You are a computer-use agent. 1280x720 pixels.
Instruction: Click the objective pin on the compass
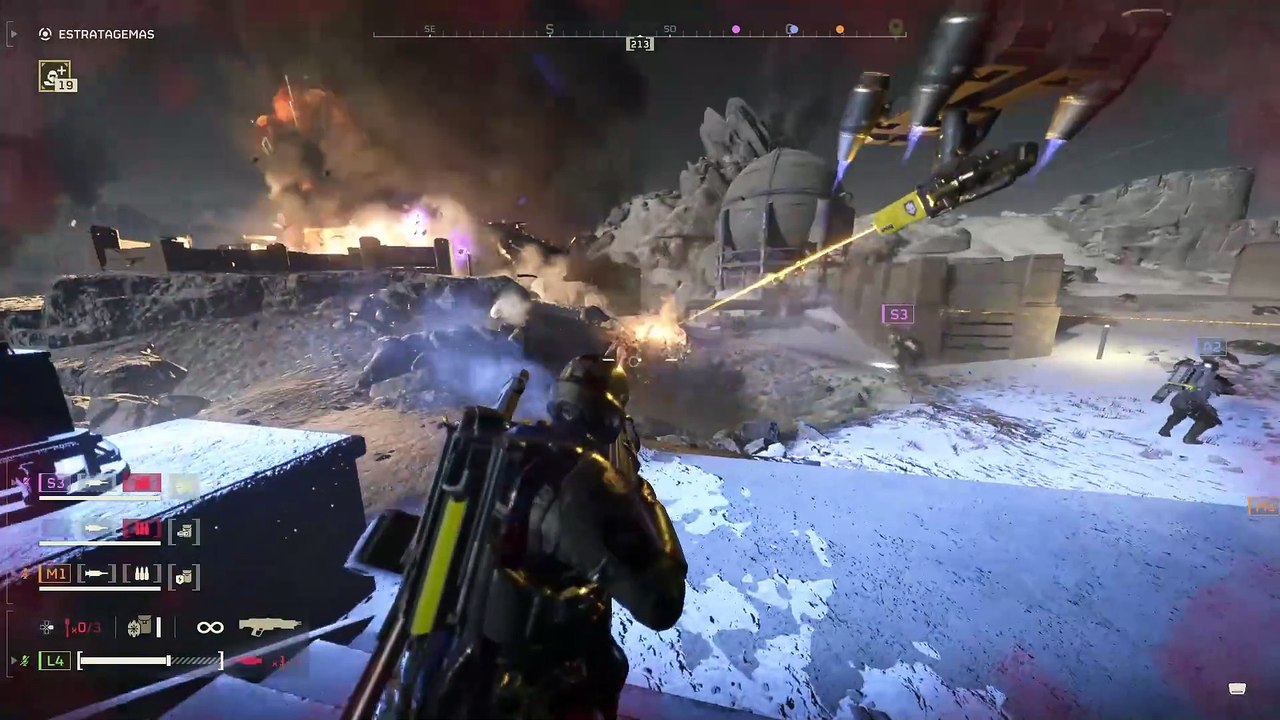point(895,27)
